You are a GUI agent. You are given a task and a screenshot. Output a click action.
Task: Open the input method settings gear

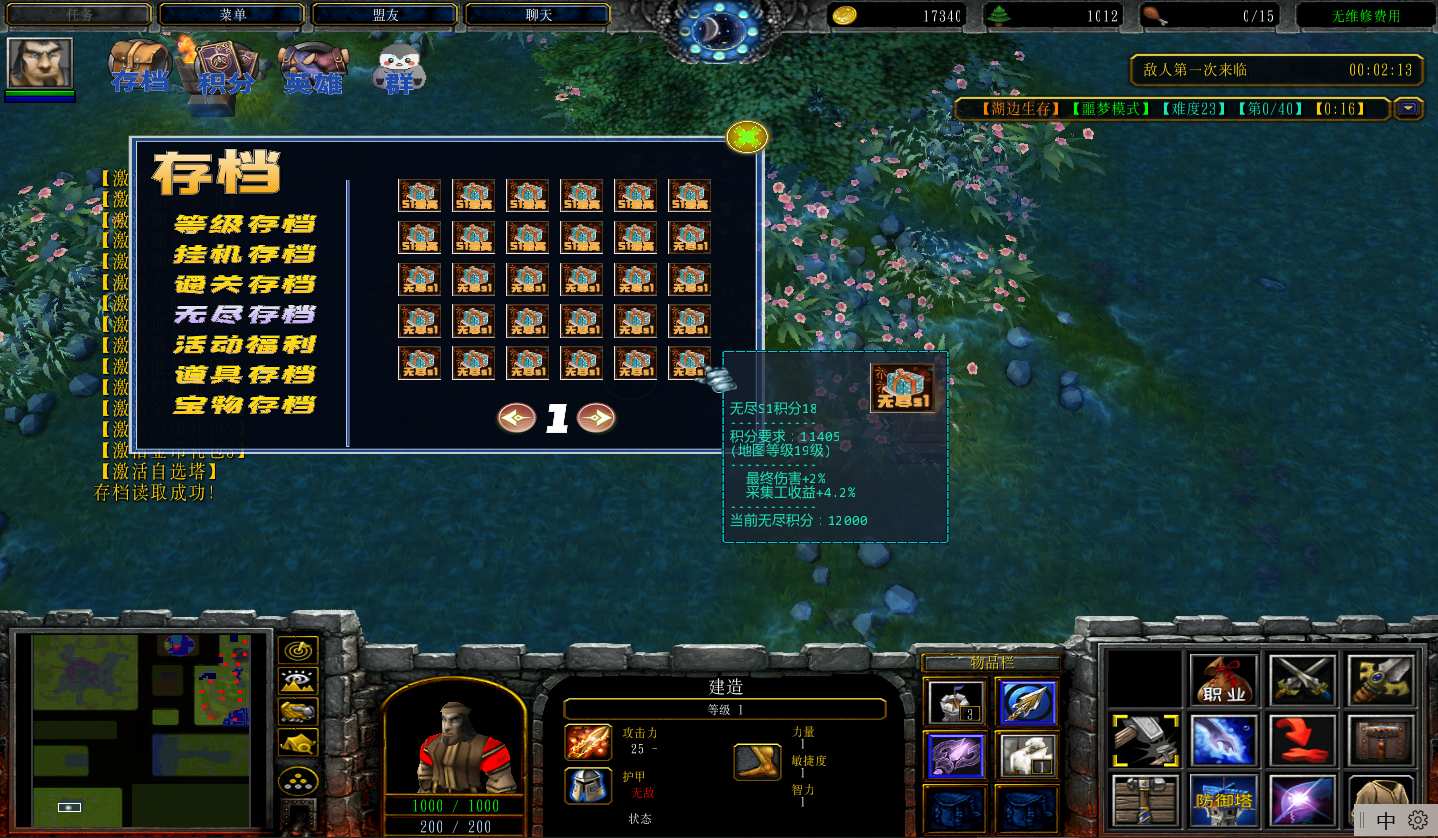1417,820
